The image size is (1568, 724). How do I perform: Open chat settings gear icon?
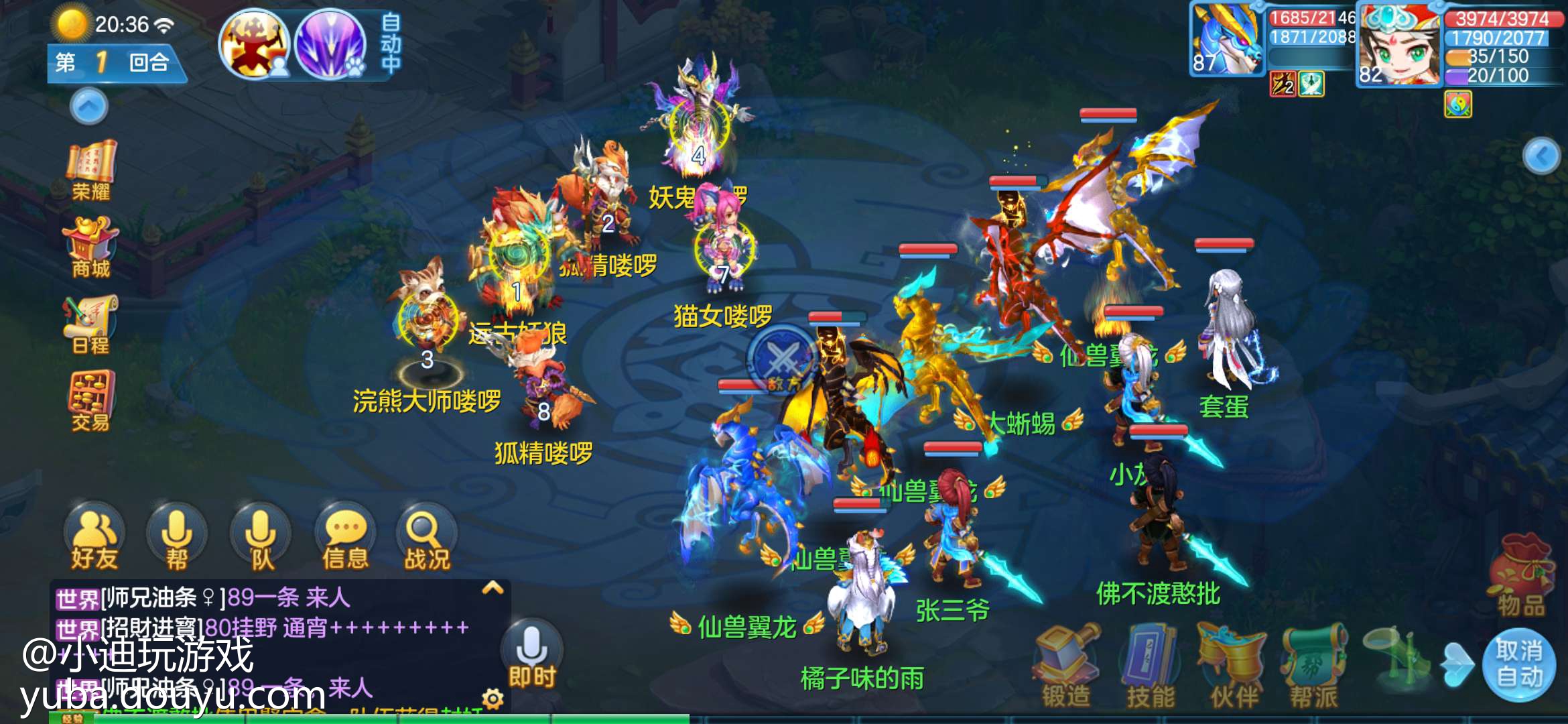coord(493,699)
